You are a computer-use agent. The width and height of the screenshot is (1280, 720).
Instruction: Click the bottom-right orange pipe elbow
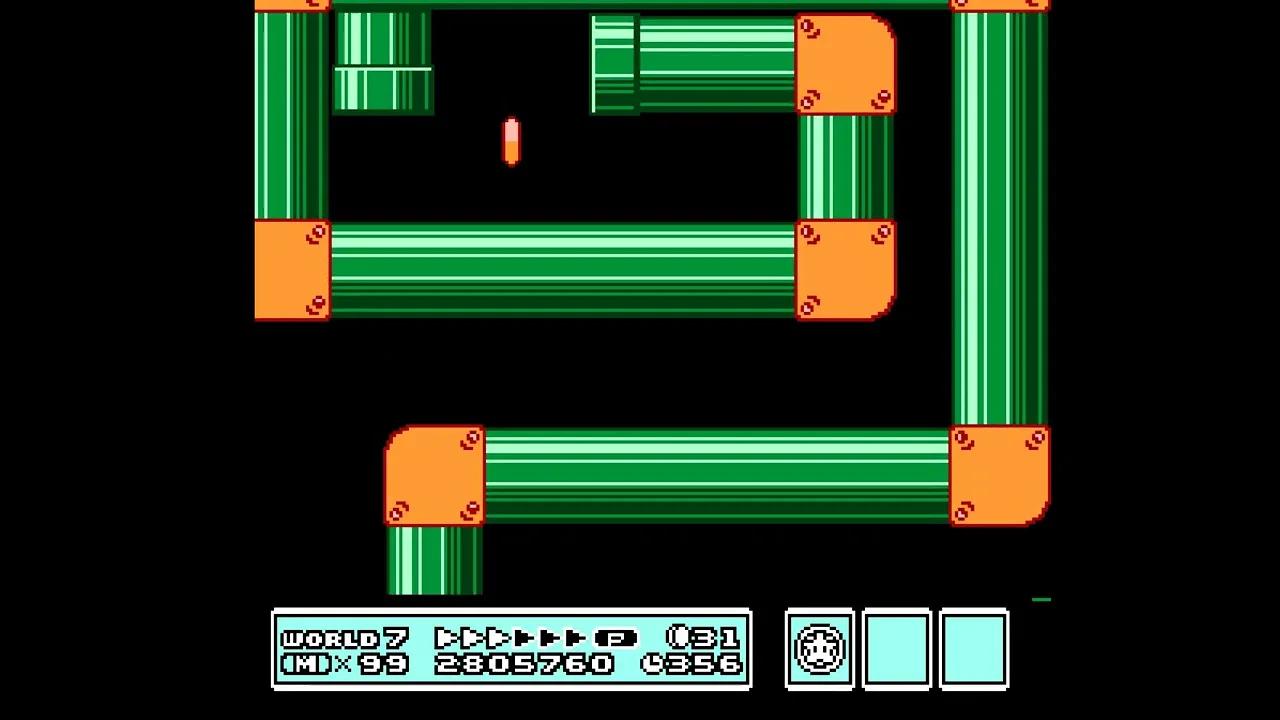point(1000,475)
